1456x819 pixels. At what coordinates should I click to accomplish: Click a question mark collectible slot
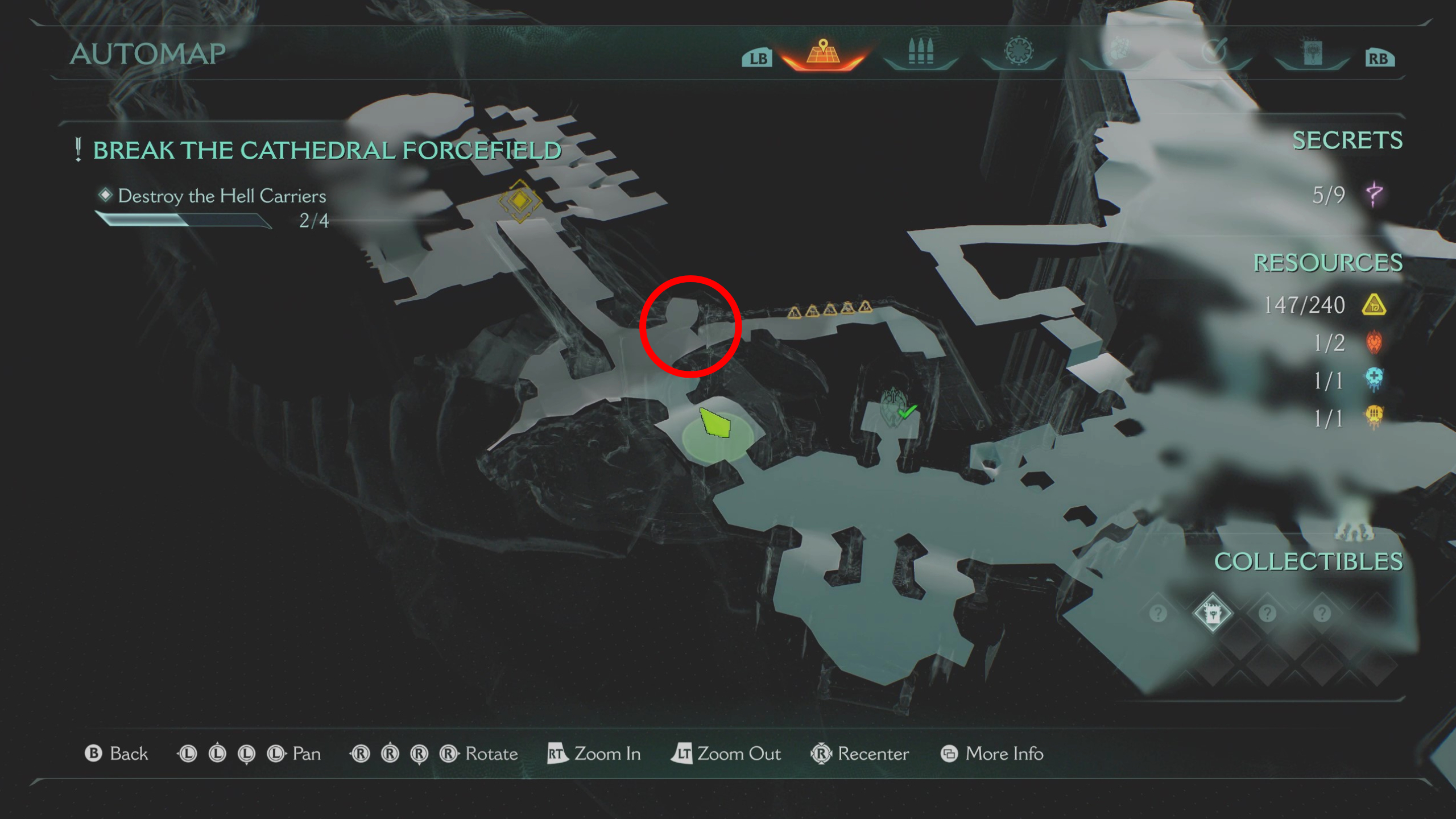click(x=1268, y=612)
